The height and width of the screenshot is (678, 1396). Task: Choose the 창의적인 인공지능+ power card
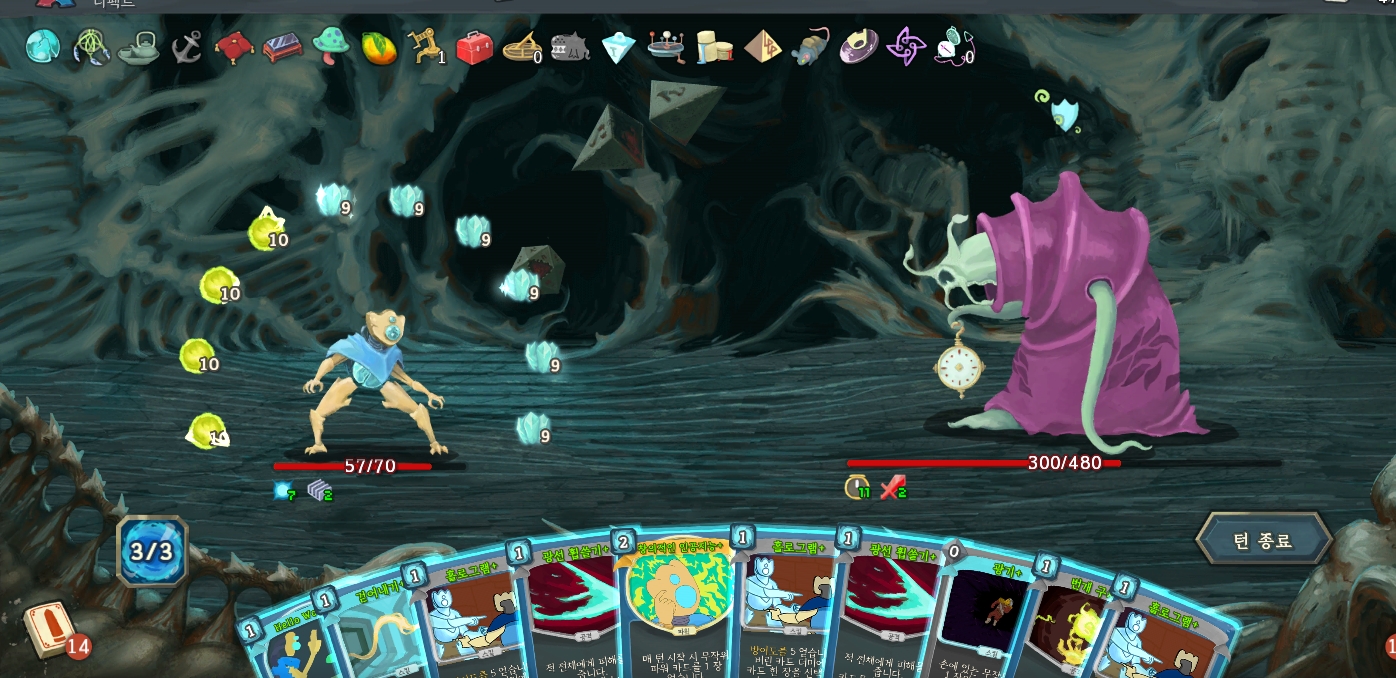click(x=675, y=610)
